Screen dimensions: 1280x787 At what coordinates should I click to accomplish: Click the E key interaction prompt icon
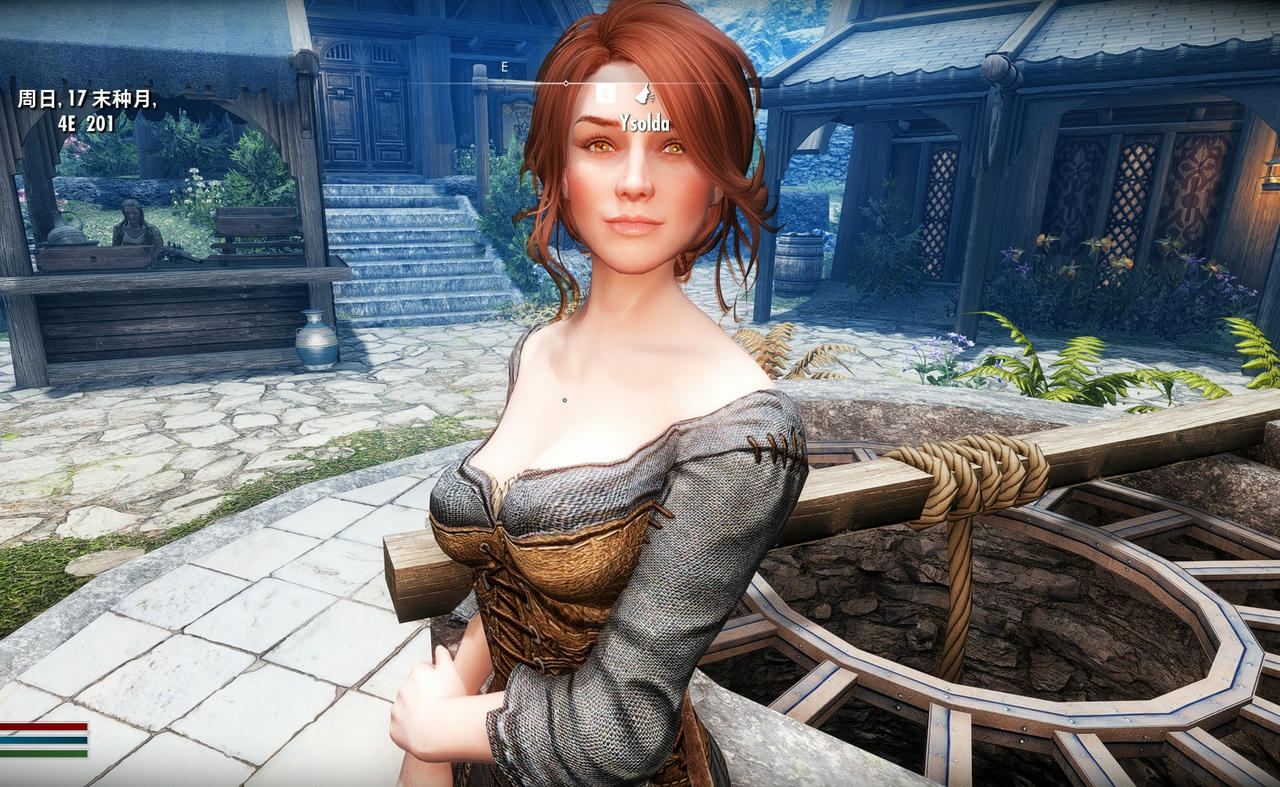[x=604, y=93]
